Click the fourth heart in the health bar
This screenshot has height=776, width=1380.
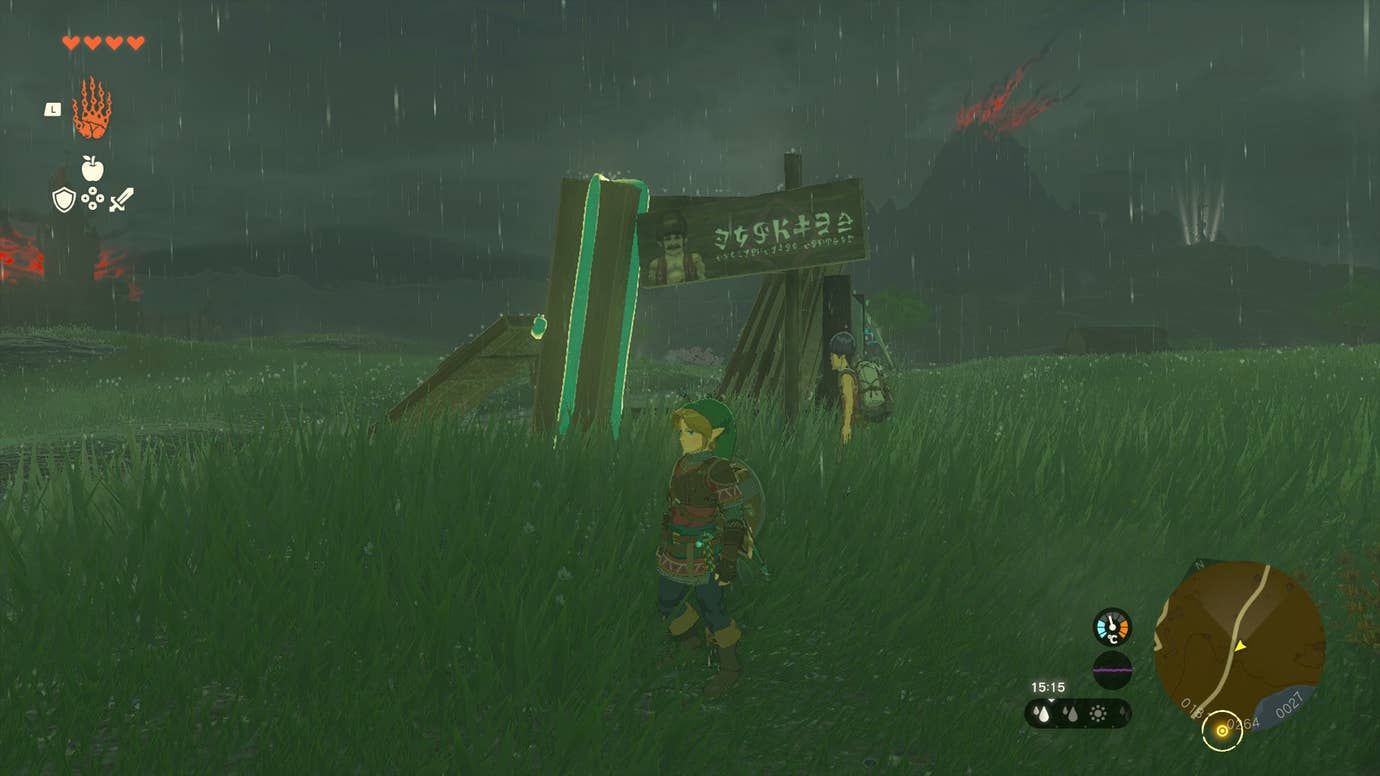(x=135, y=42)
